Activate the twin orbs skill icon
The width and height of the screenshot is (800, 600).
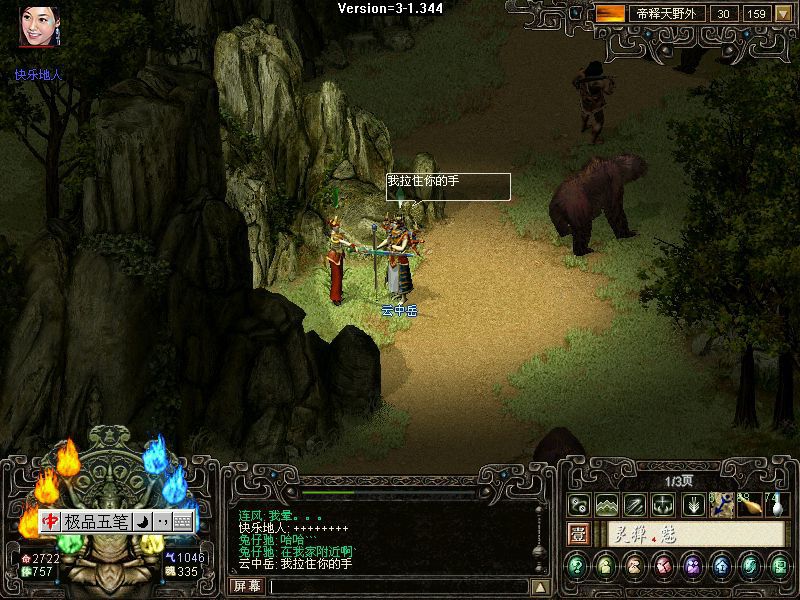tap(579, 505)
